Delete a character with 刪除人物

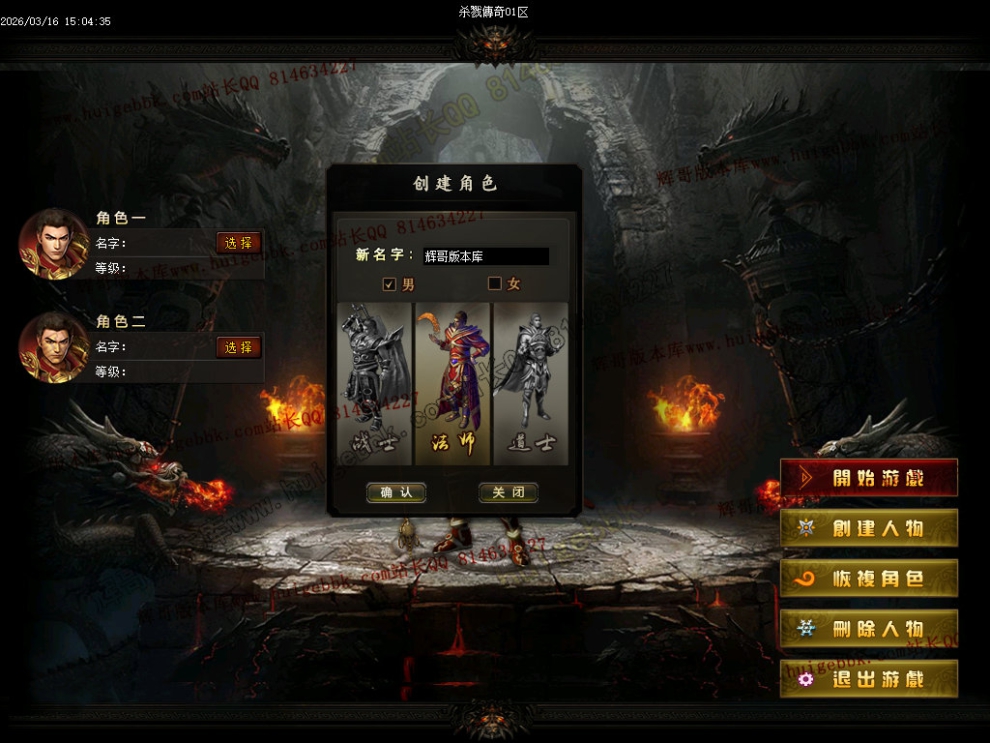[868, 629]
